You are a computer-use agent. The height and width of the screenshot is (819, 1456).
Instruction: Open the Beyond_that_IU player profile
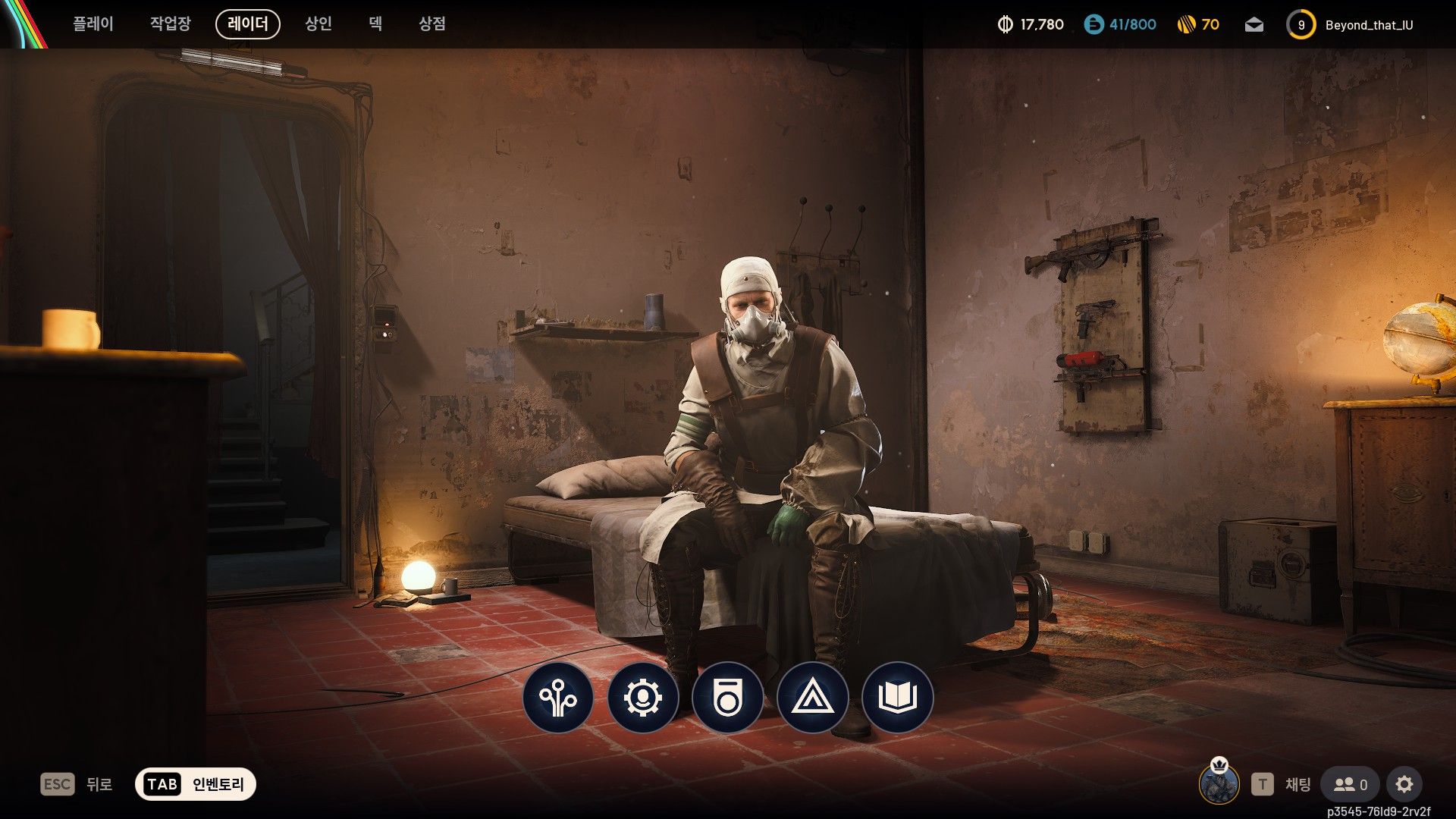click(1351, 25)
